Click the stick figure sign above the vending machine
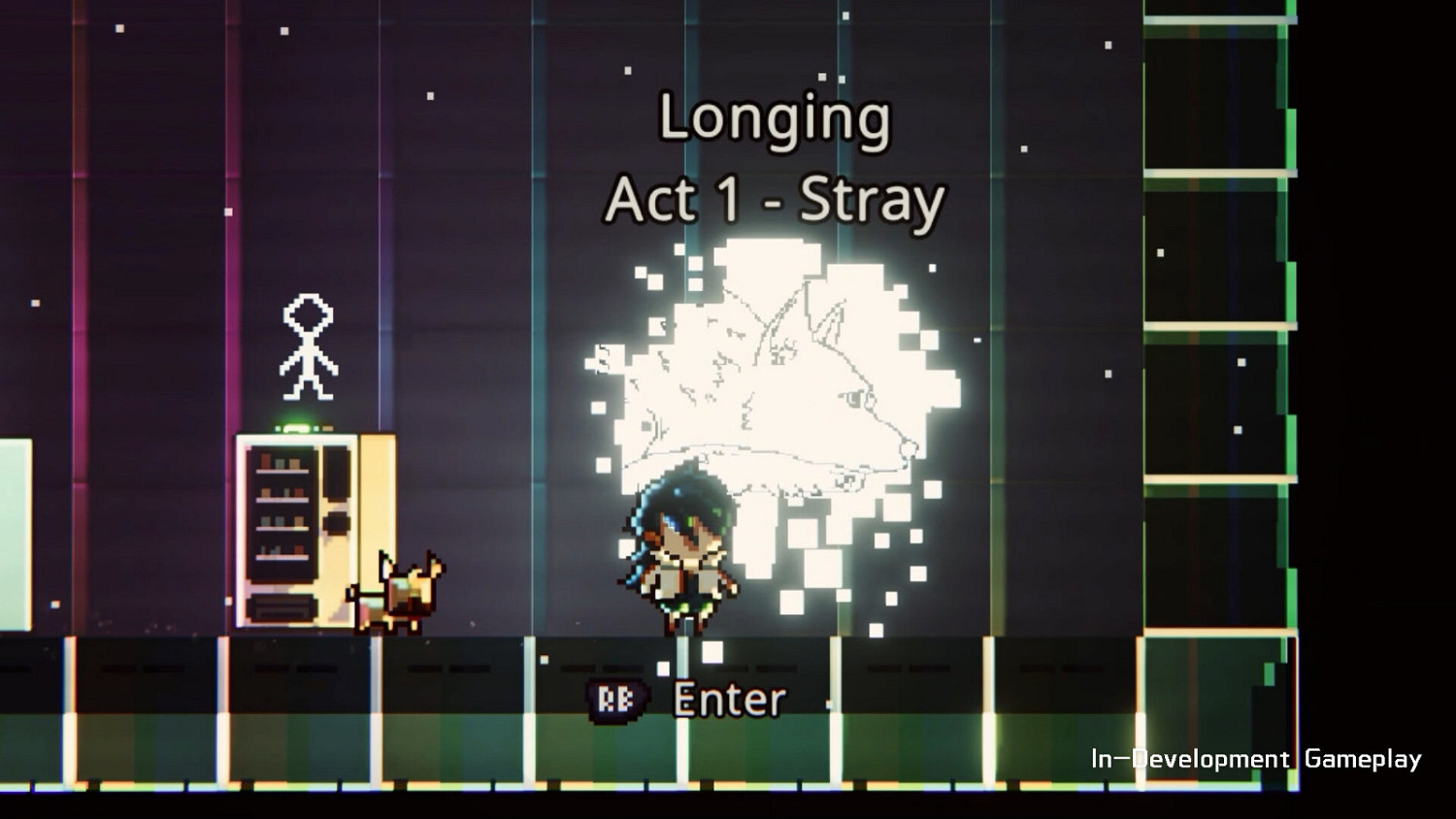Viewport: 1456px width, 819px height. tap(309, 349)
